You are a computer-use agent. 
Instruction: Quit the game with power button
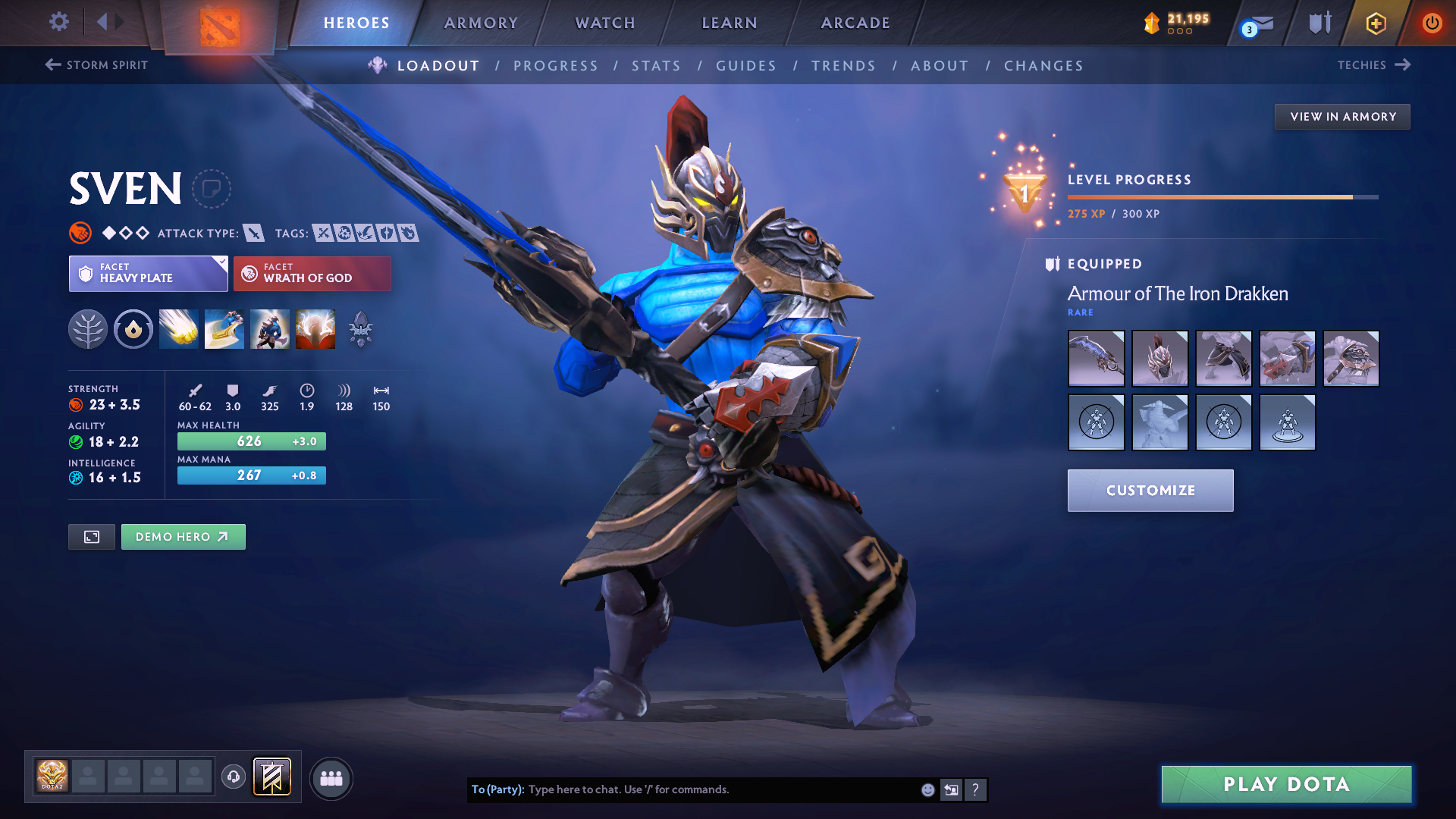click(1432, 23)
